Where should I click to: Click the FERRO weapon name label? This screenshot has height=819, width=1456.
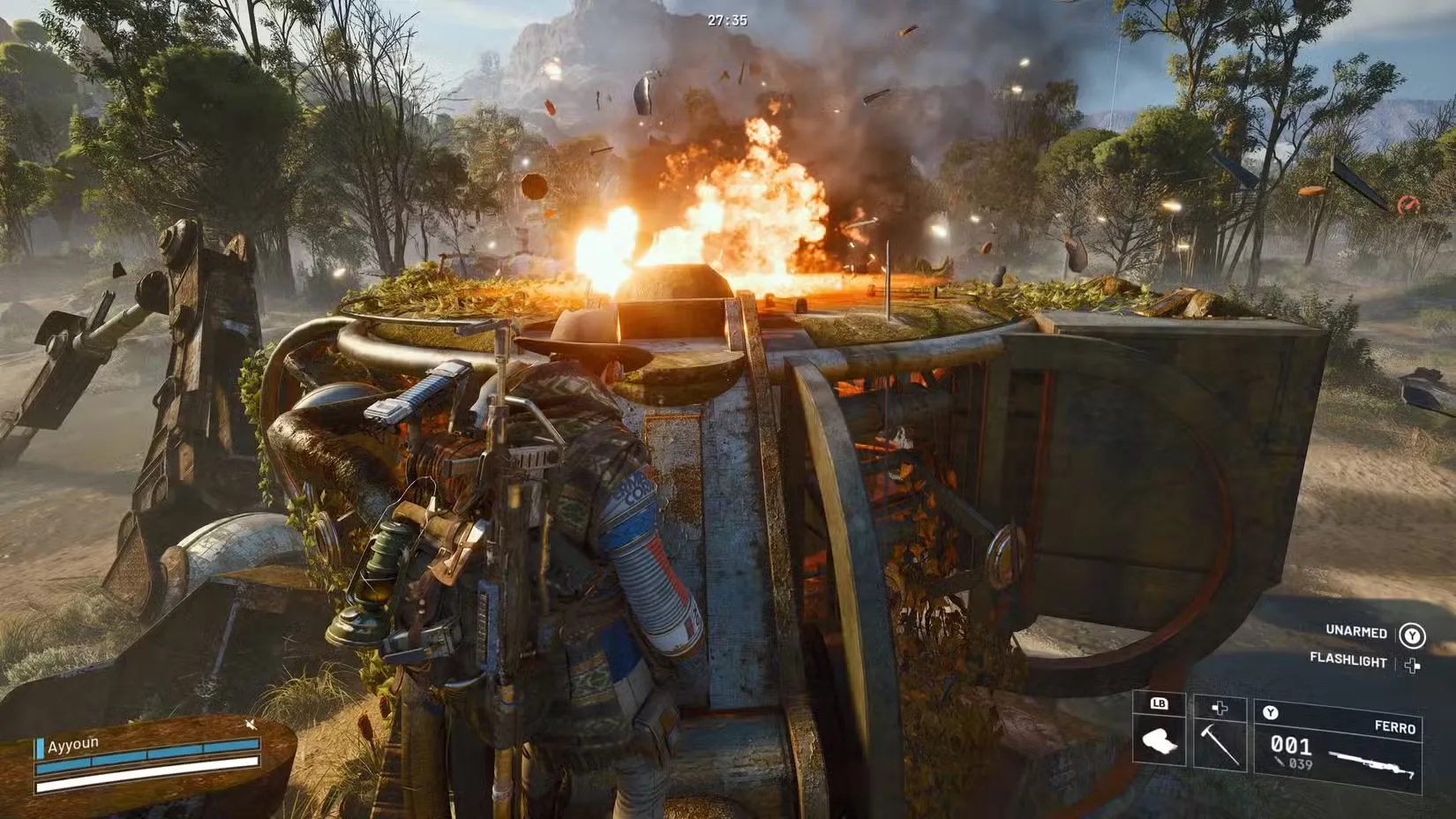click(1396, 727)
